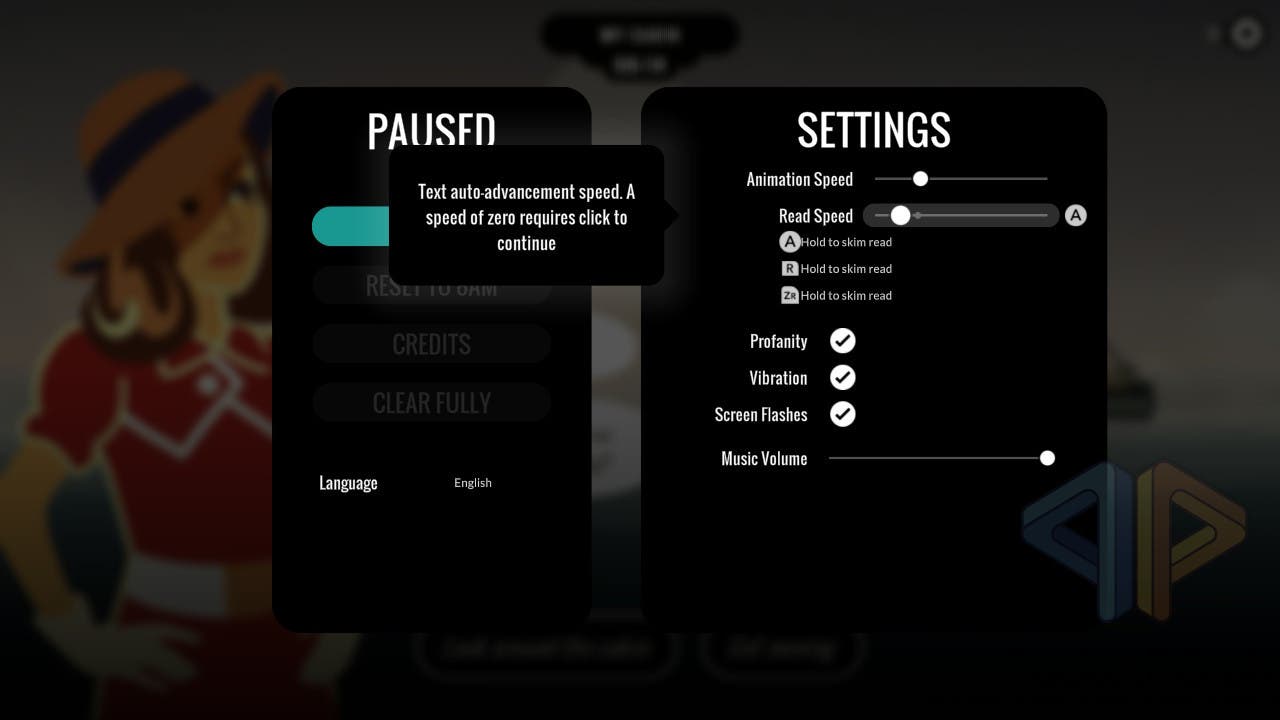The width and height of the screenshot is (1280, 720).
Task: Adjust the Animation Speed slider handle
Action: pos(920,179)
